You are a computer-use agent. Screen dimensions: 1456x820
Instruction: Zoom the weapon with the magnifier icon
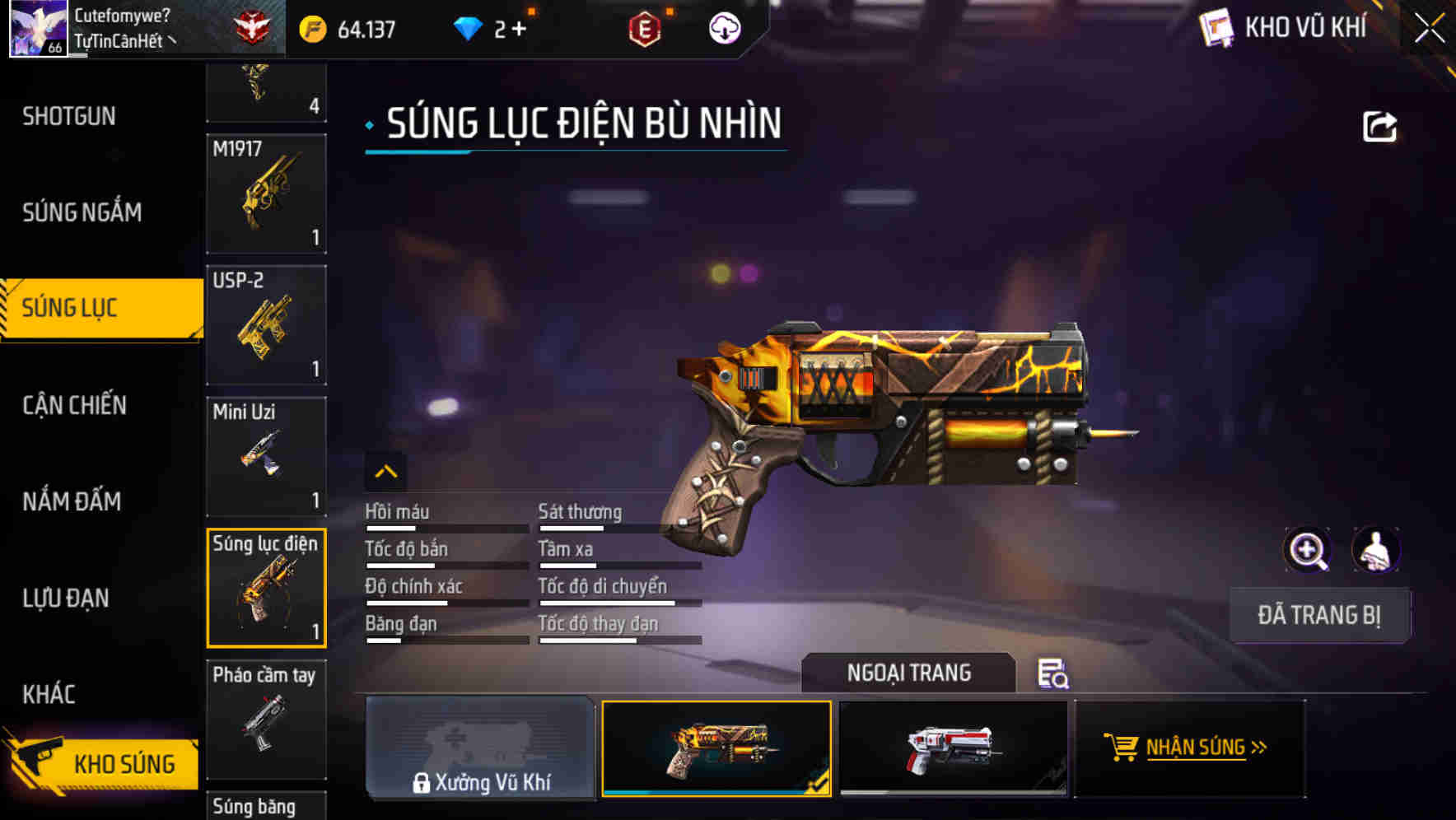tap(1308, 549)
